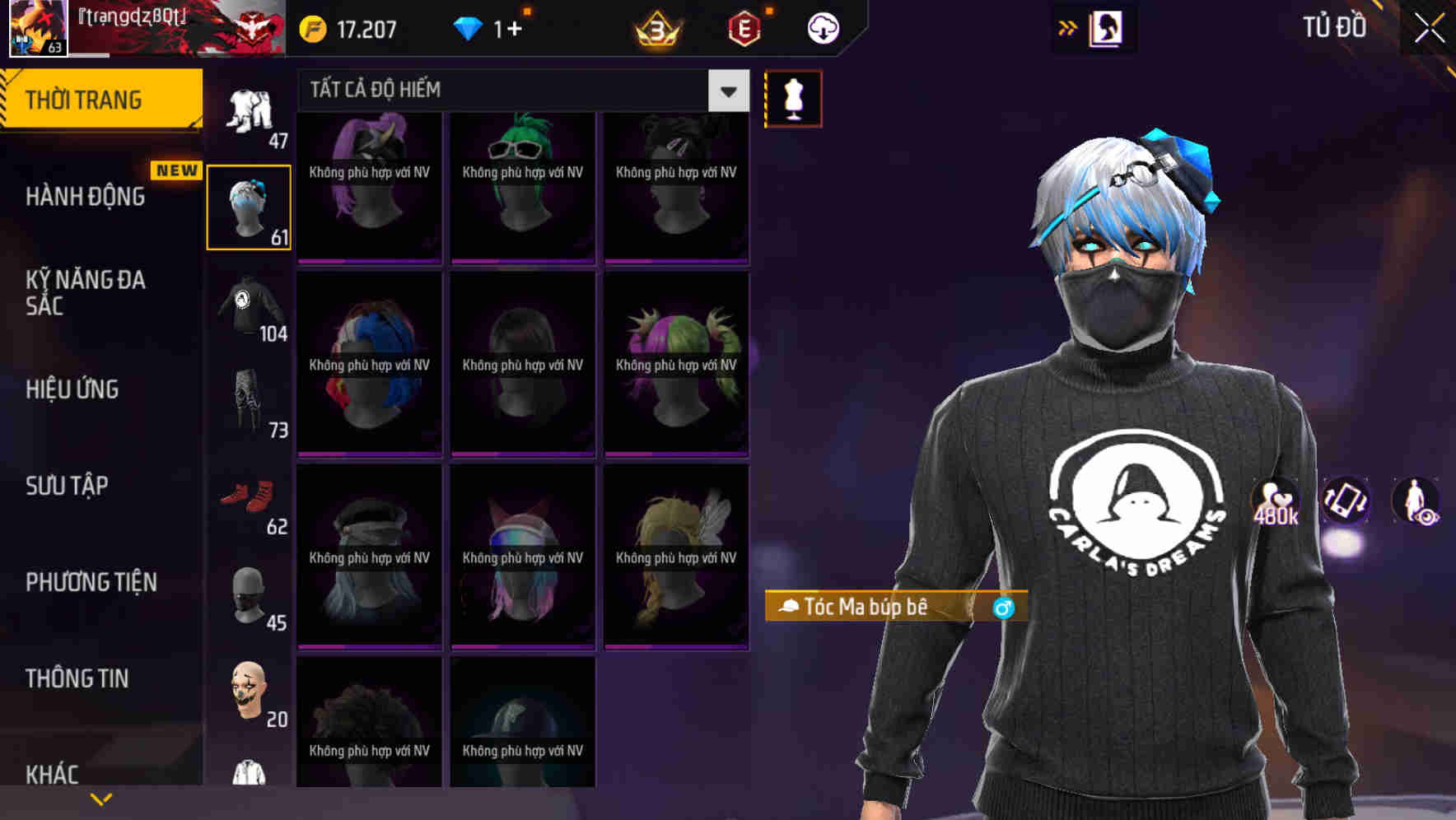Image resolution: width=1456 pixels, height=820 pixels.
Task: Open the profile portrait icon next to yellow arrows
Action: (1107, 27)
